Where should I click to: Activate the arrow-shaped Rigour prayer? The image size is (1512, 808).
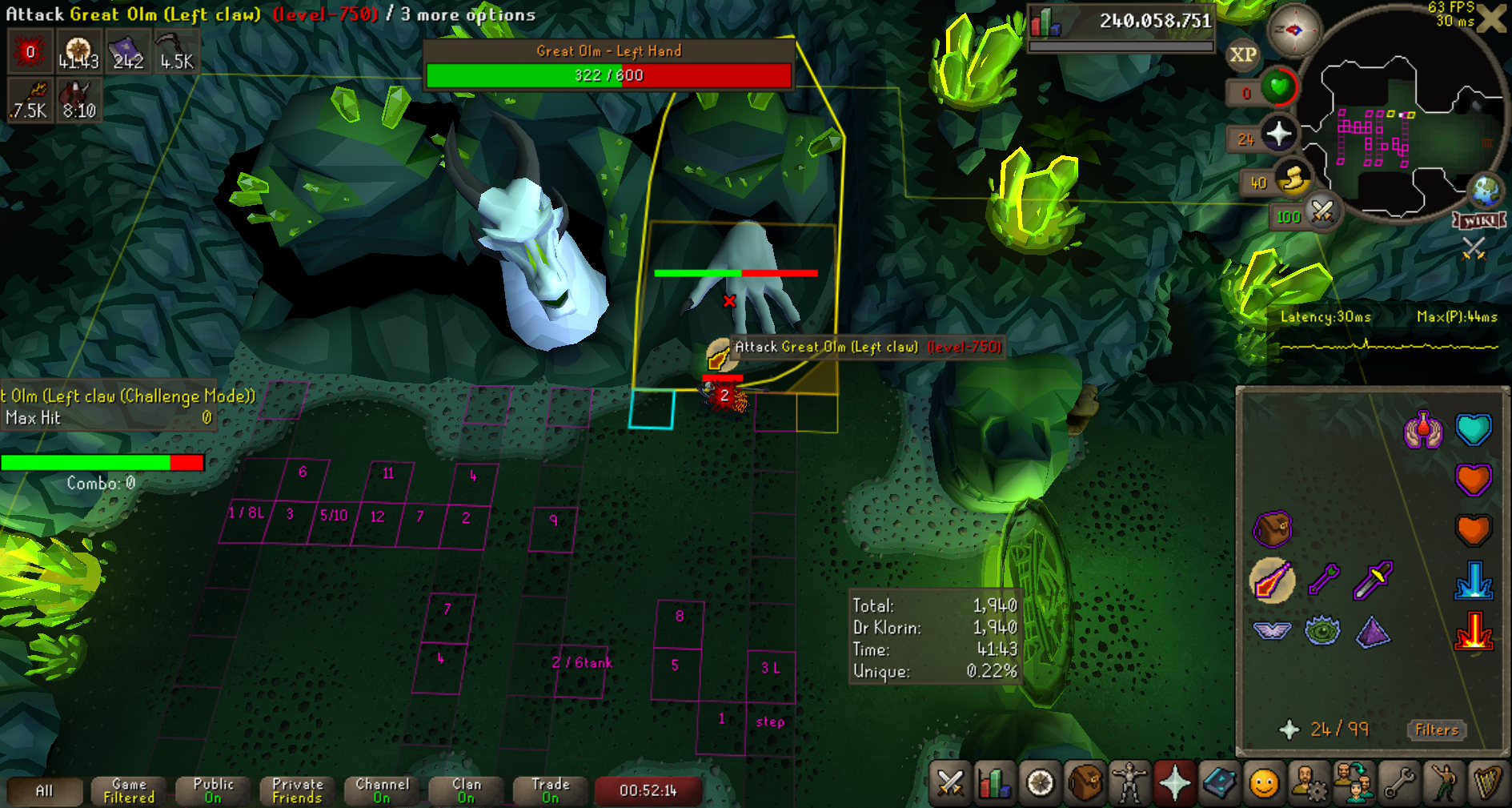(x=1323, y=580)
